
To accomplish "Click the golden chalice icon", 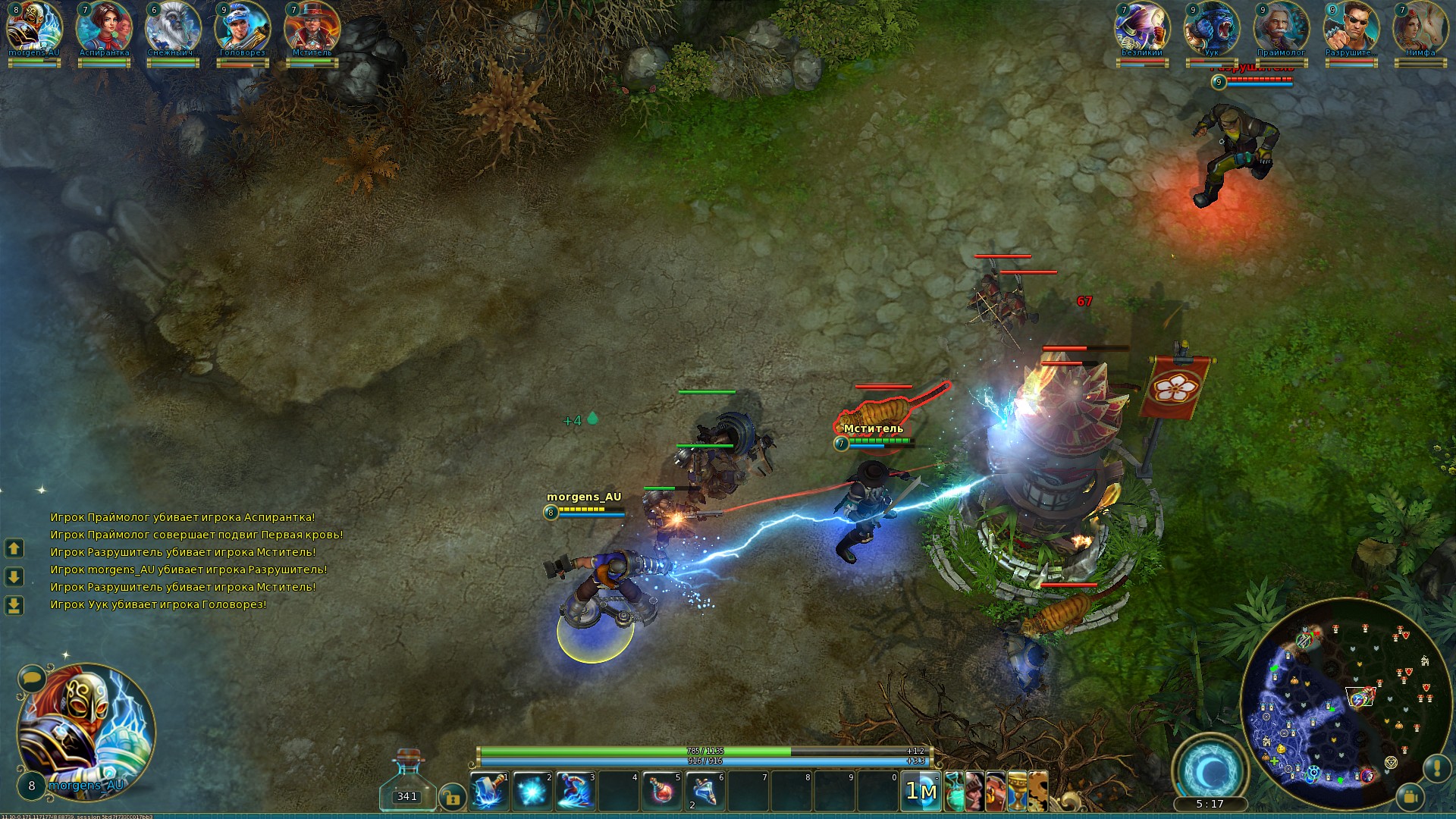I will tap(1017, 792).
